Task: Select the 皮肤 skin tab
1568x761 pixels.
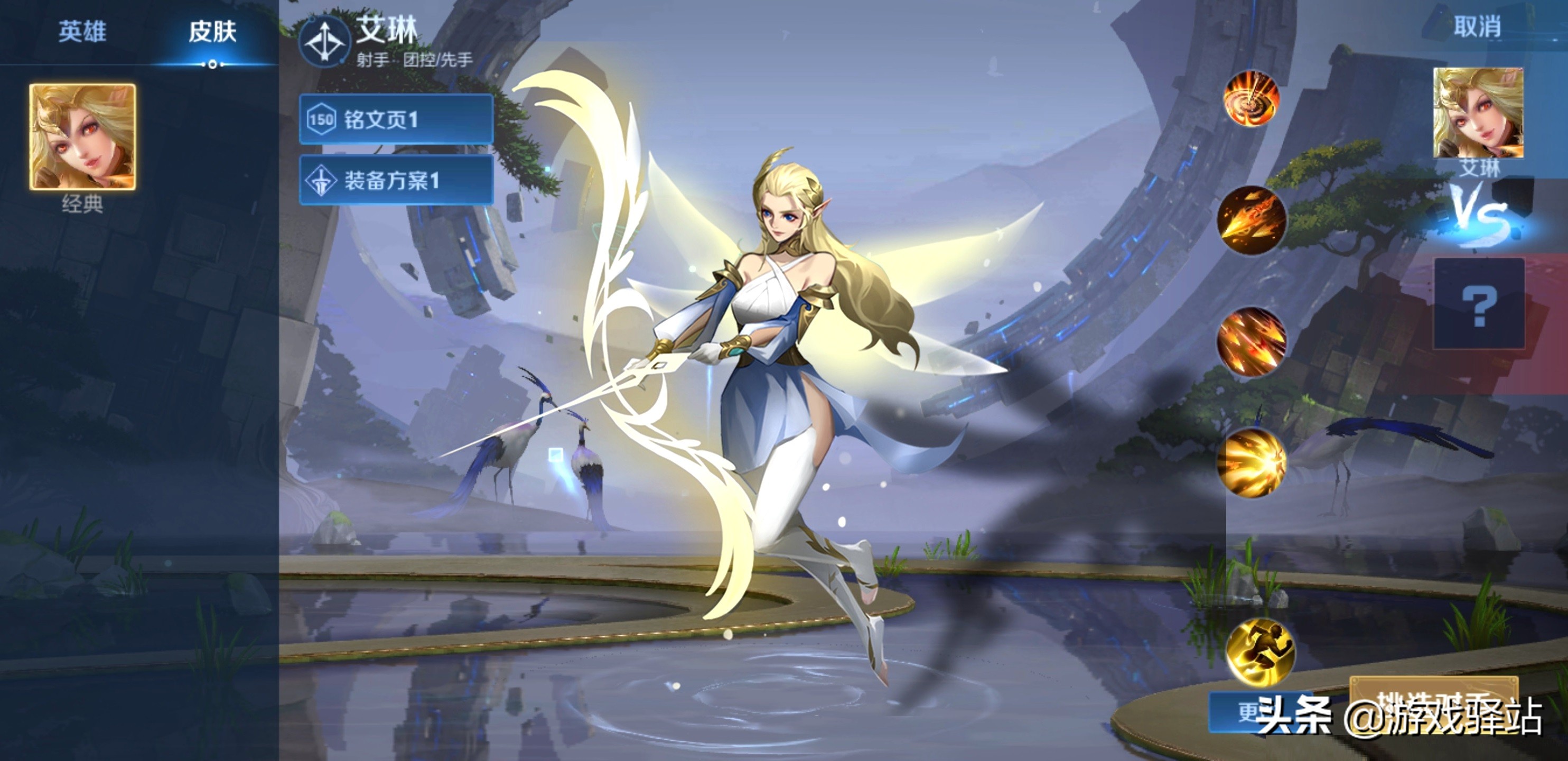Action: [212, 32]
